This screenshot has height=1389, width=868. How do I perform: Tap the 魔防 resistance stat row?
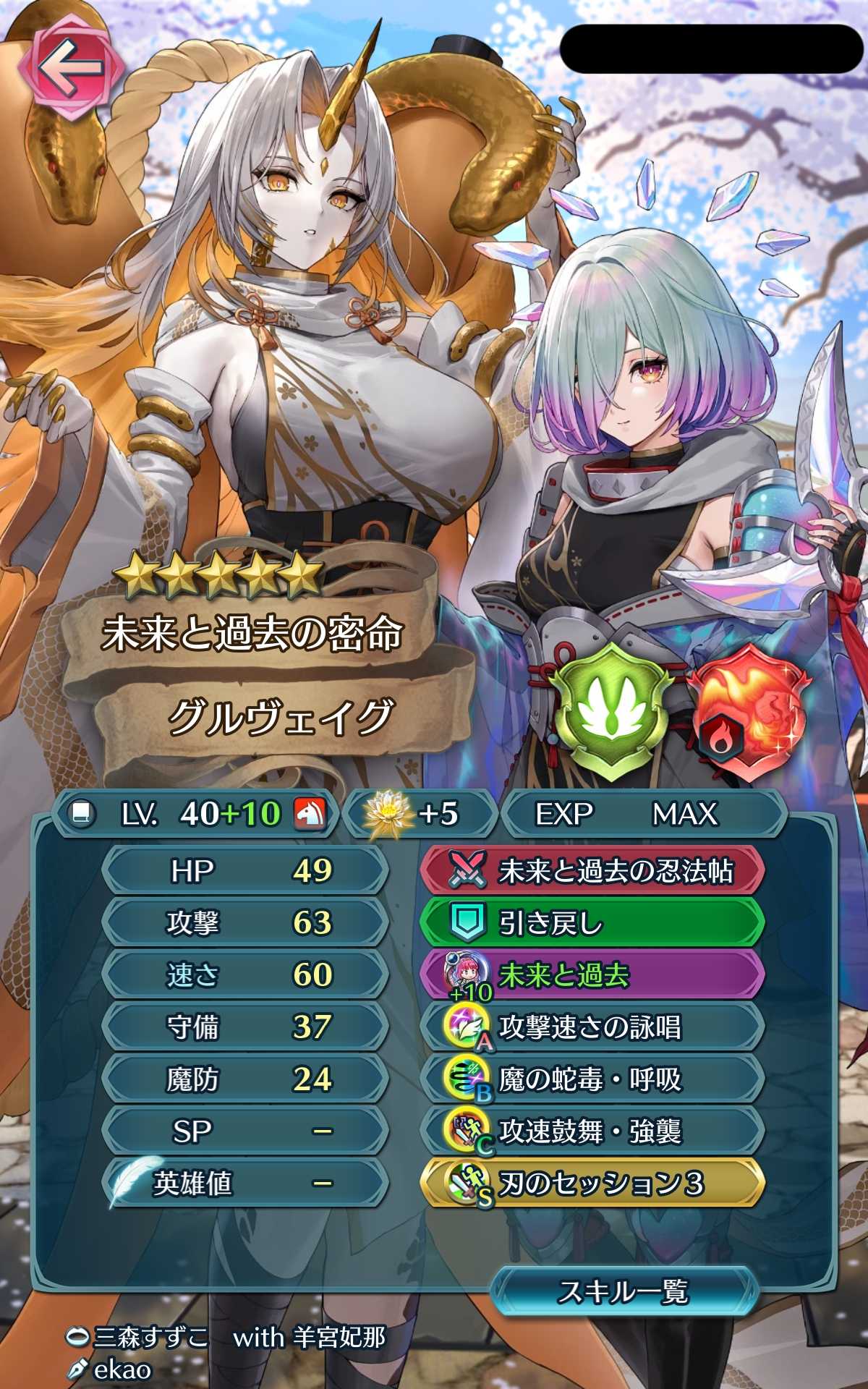pos(246,1079)
